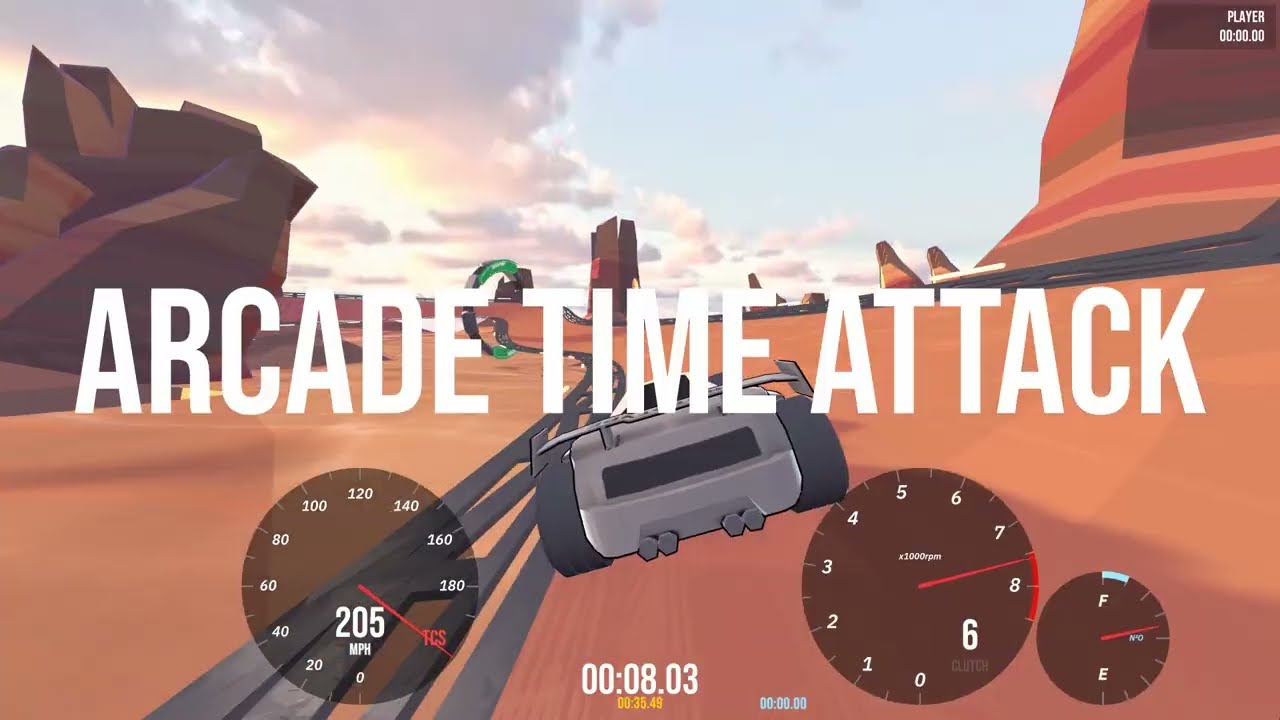Open the best time 00:35.49 display
Viewport: 1280px width, 720px height.
tap(643, 704)
